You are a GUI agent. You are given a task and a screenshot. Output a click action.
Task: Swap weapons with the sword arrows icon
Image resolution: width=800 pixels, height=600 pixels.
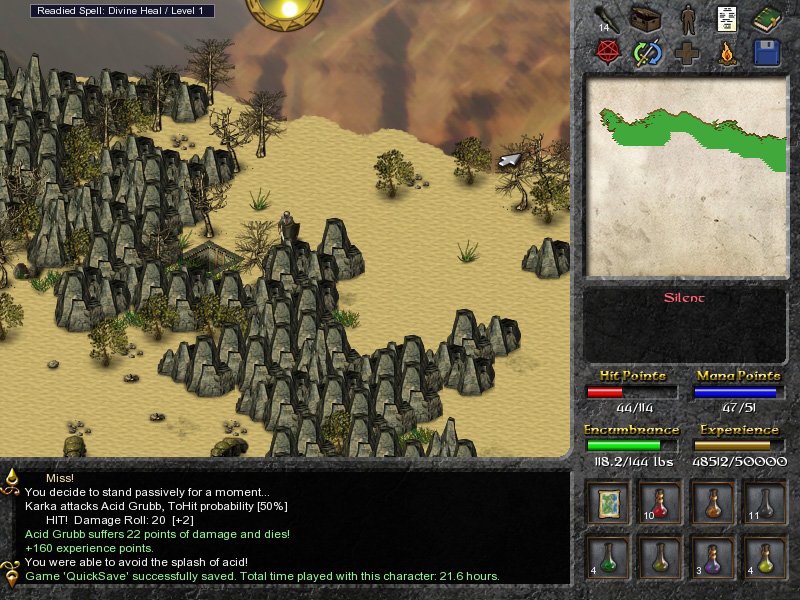pos(648,52)
